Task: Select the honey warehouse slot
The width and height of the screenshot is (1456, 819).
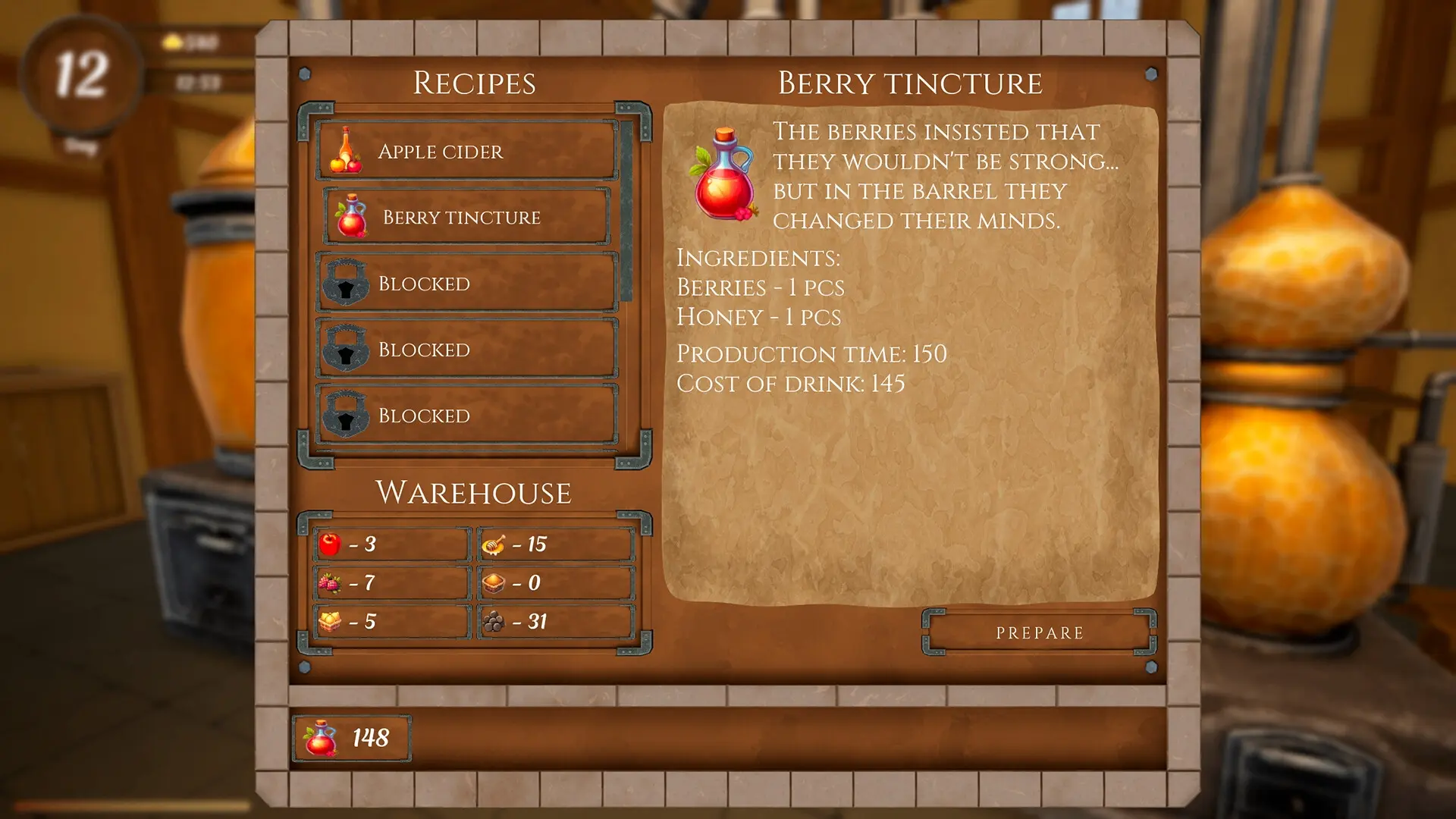Action: coord(556,544)
